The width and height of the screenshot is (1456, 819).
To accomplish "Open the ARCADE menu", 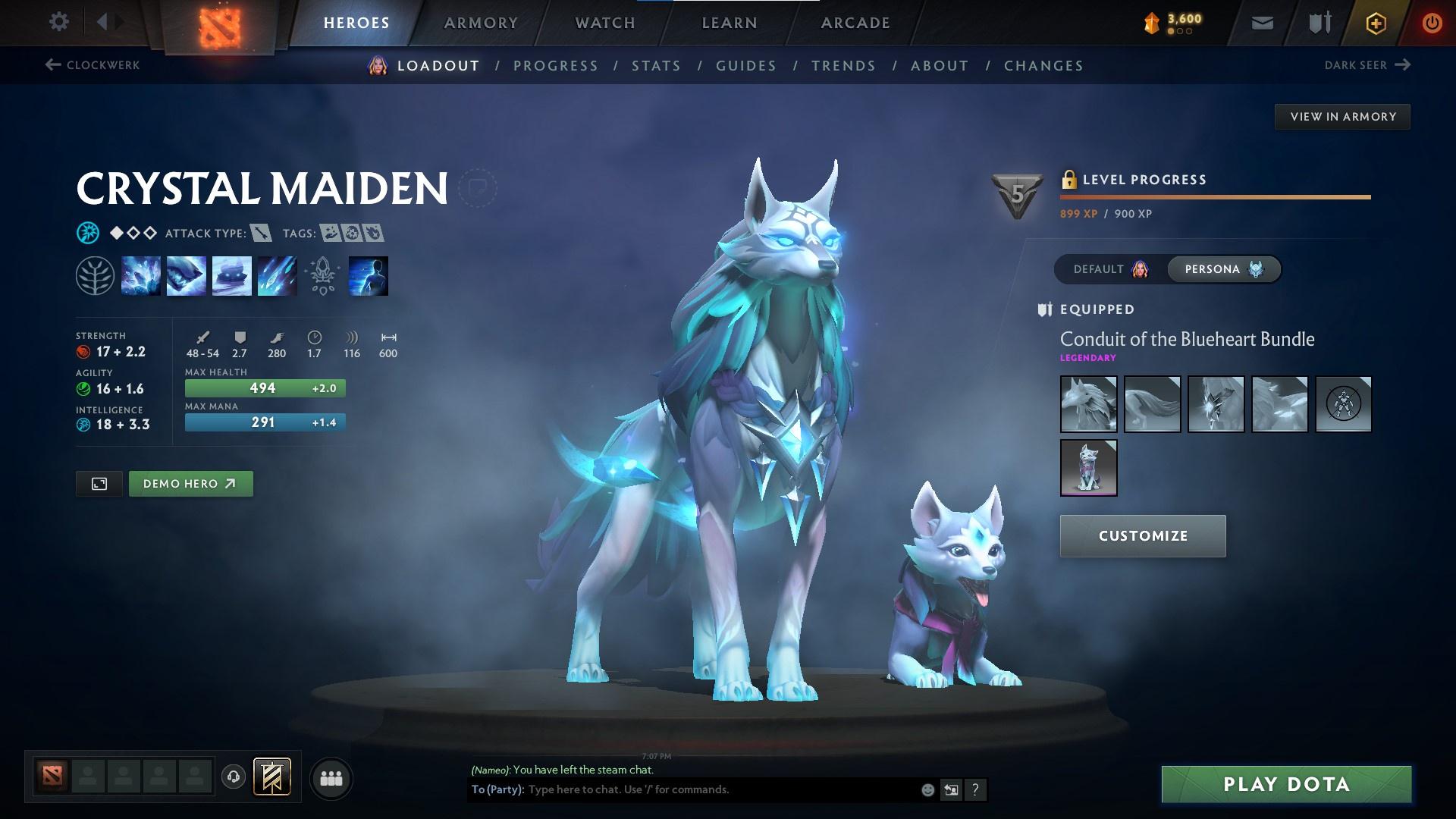I will click(x=855, y=23).
